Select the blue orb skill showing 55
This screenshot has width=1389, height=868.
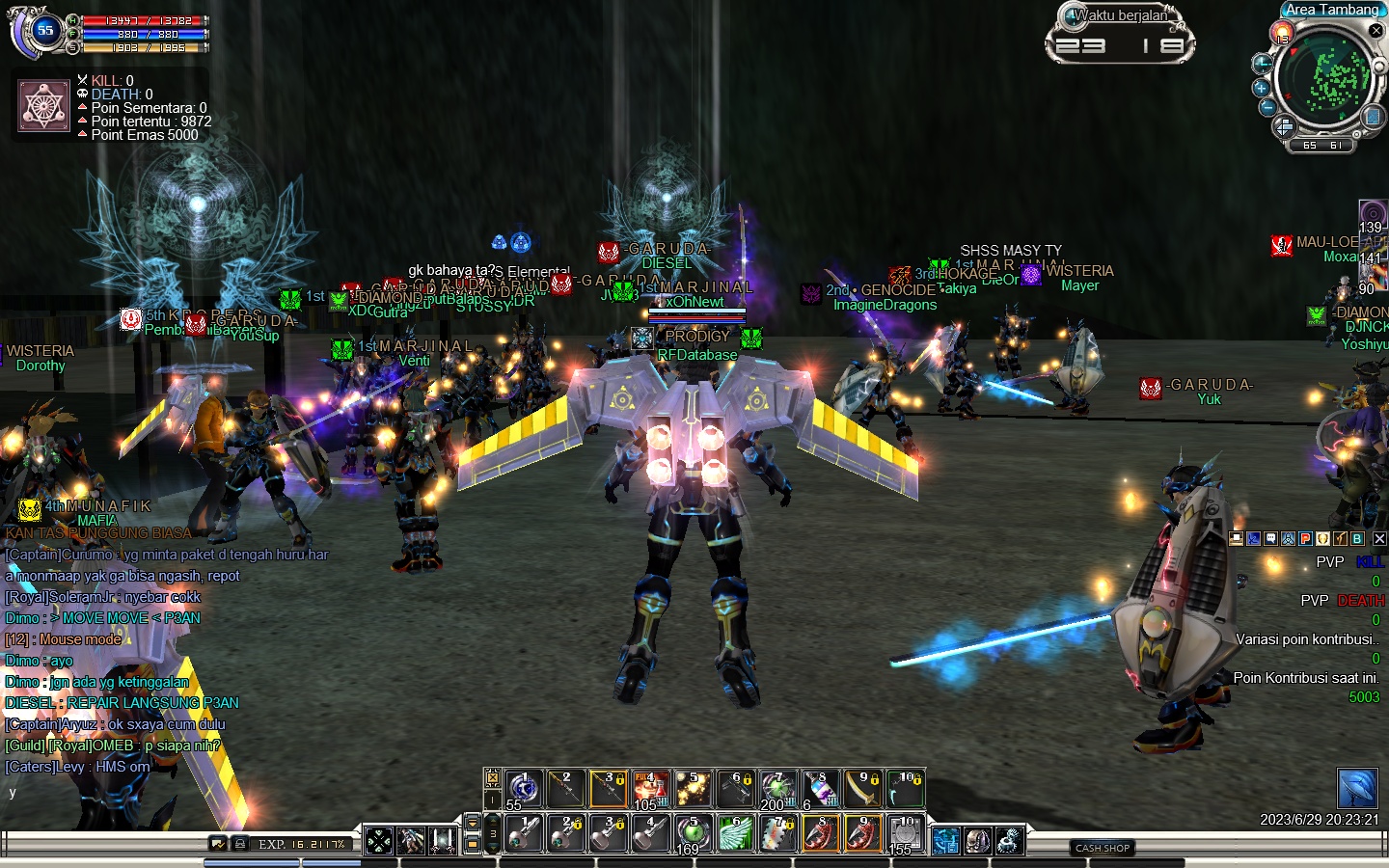[523, 789]
